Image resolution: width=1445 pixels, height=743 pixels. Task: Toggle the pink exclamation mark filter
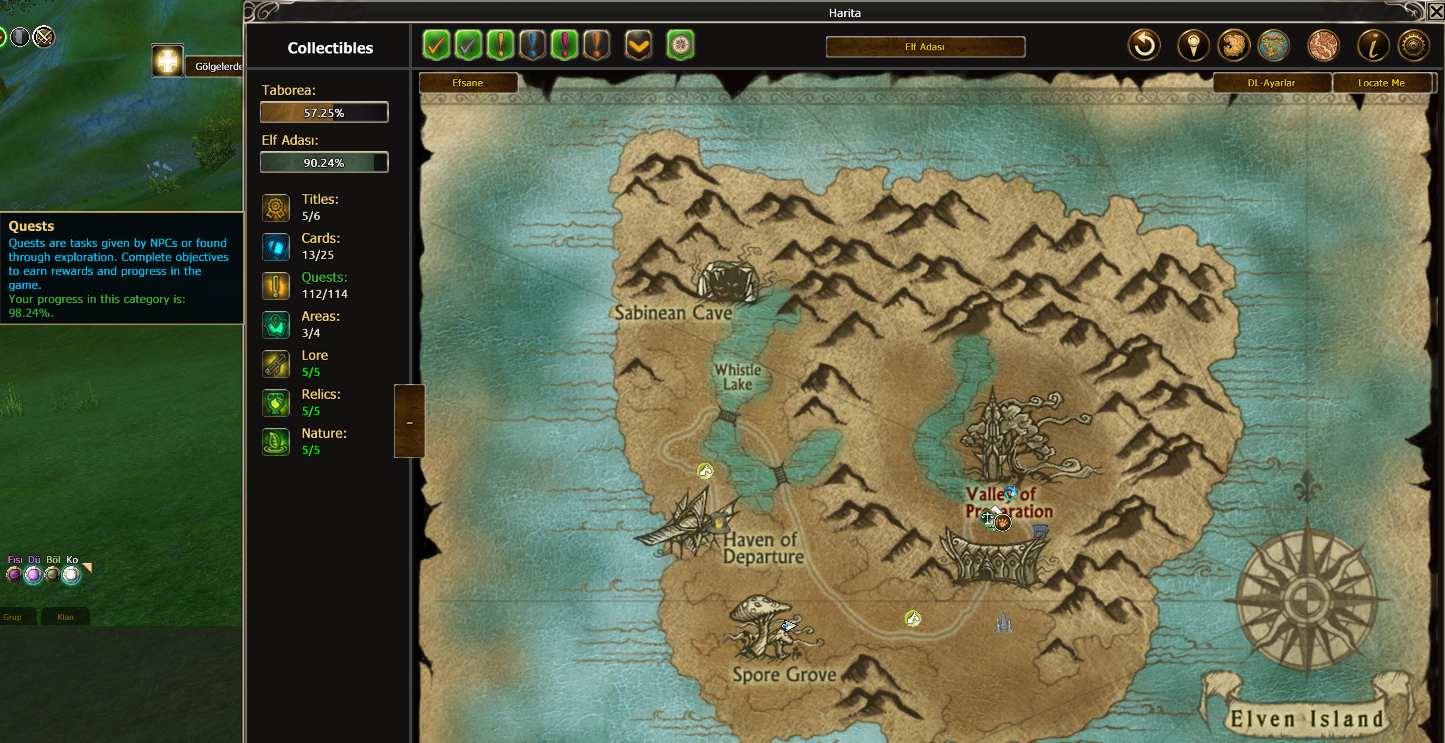coord(565,45)
